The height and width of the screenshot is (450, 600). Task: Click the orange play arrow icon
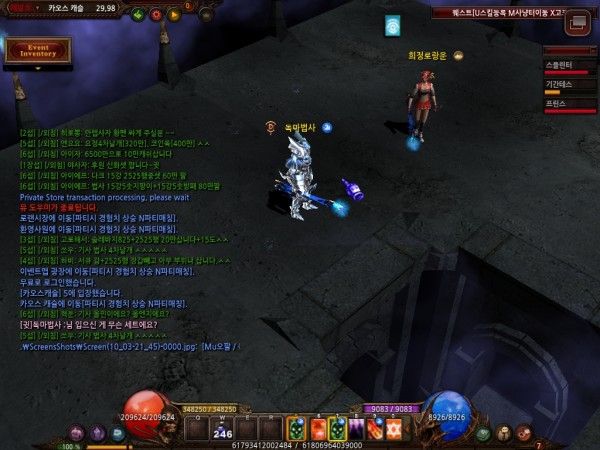click(174, 14)
